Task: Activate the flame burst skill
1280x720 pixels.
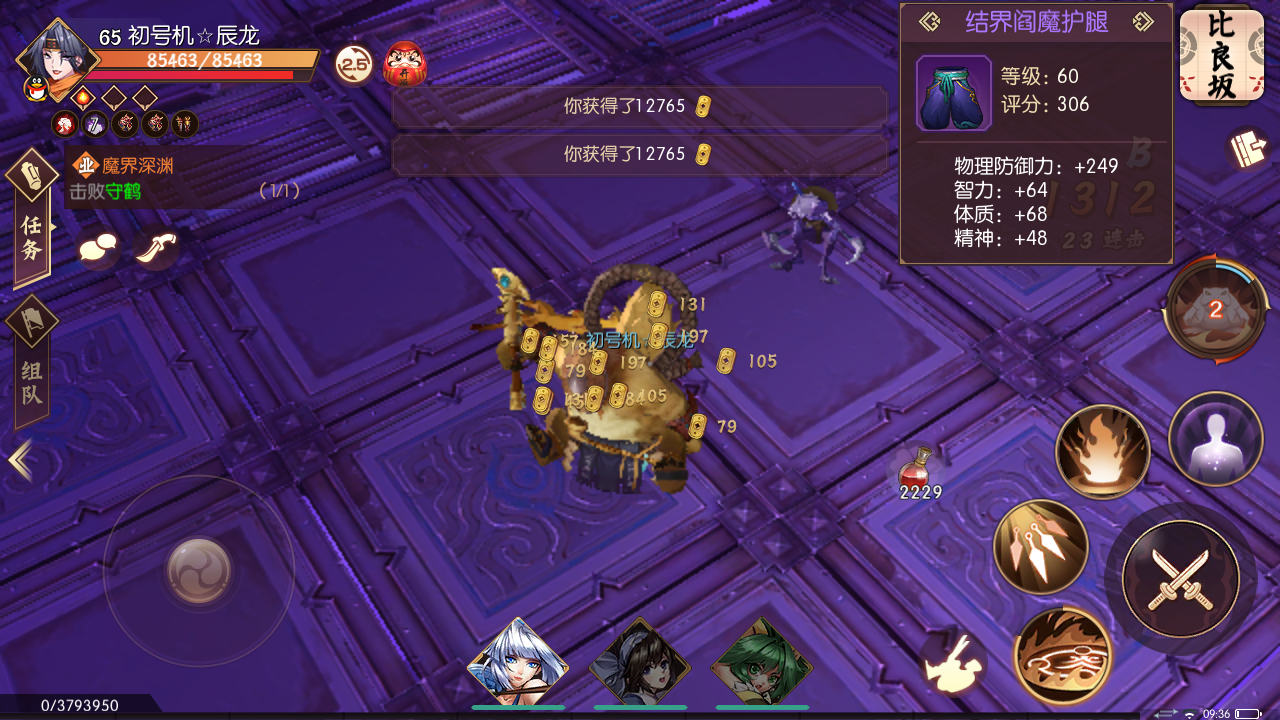Action: (1102, 451)
